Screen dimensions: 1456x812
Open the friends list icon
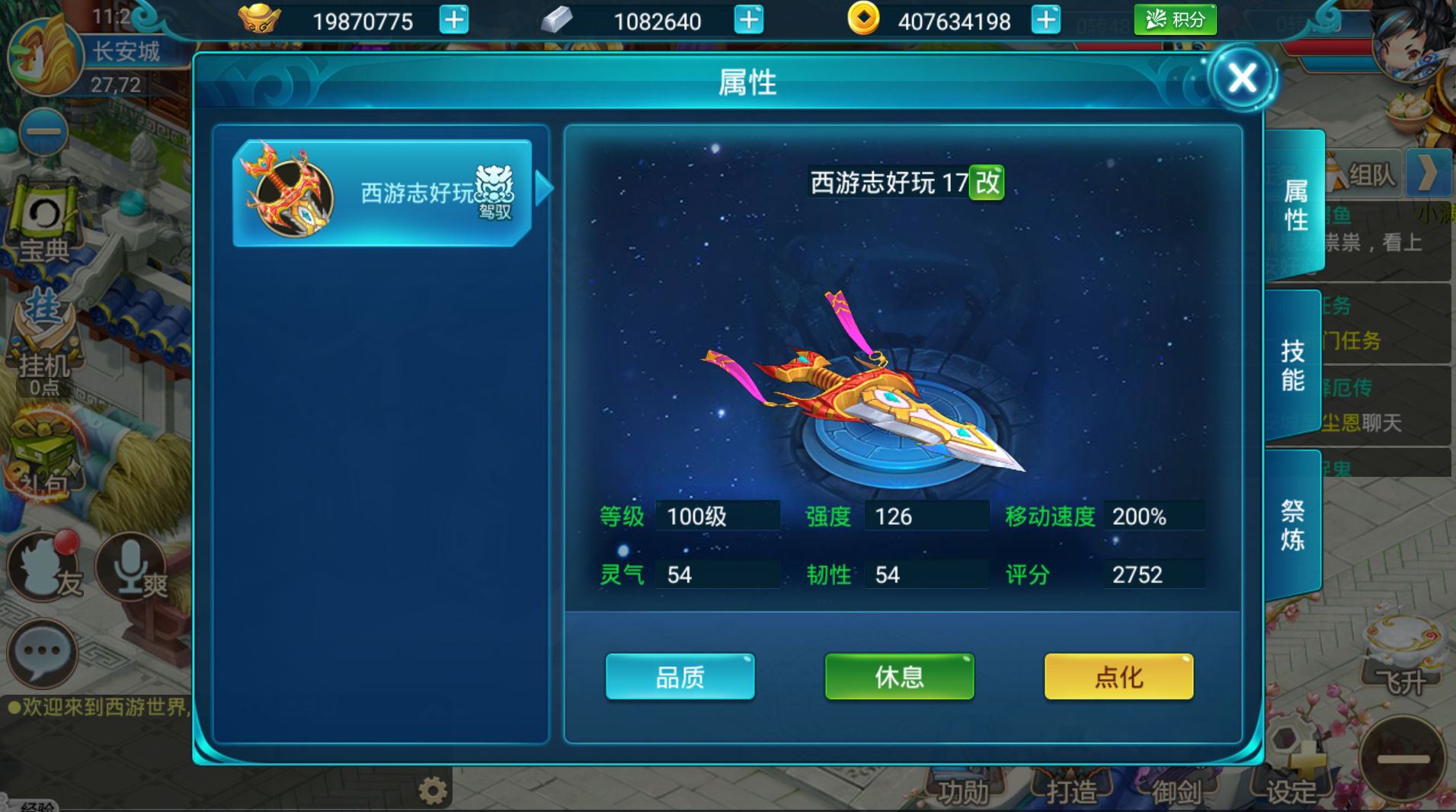44,567
